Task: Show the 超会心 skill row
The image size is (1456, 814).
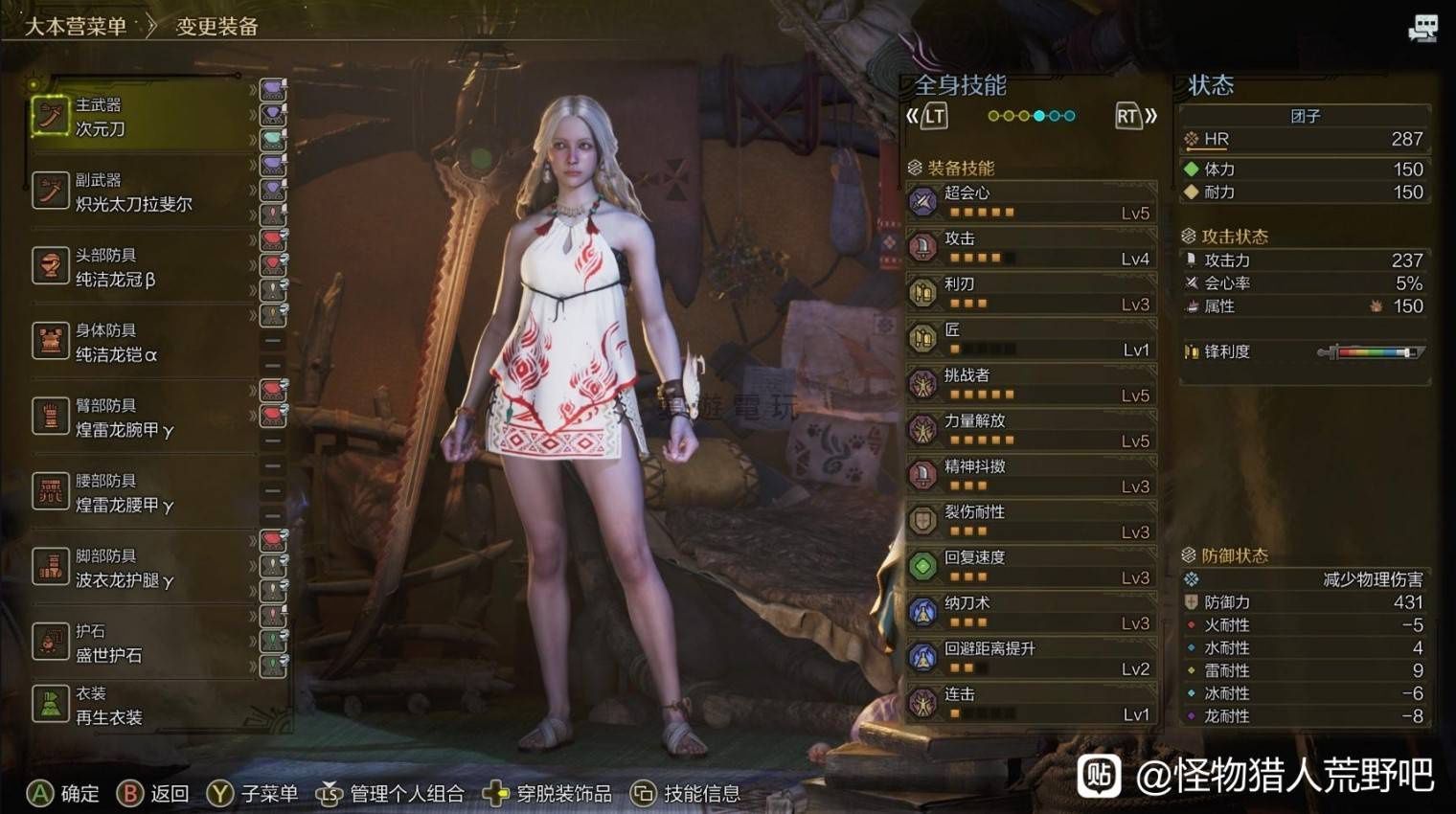Action: tap(1031, 202)
